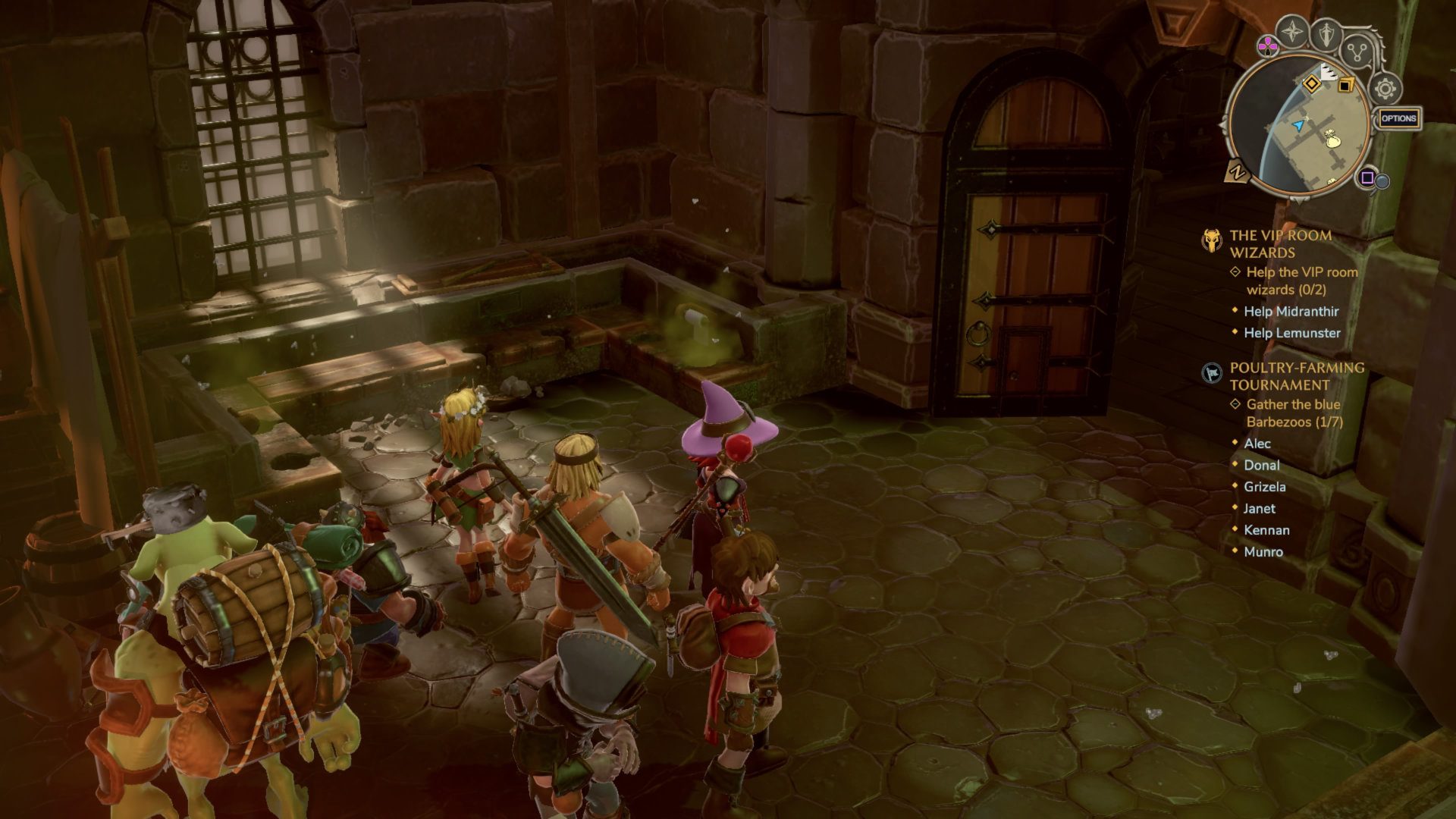This screenshot has width=1456, height=819.
Task: Choose the Alec entry in quest tracker
Action: point(1257,444)
